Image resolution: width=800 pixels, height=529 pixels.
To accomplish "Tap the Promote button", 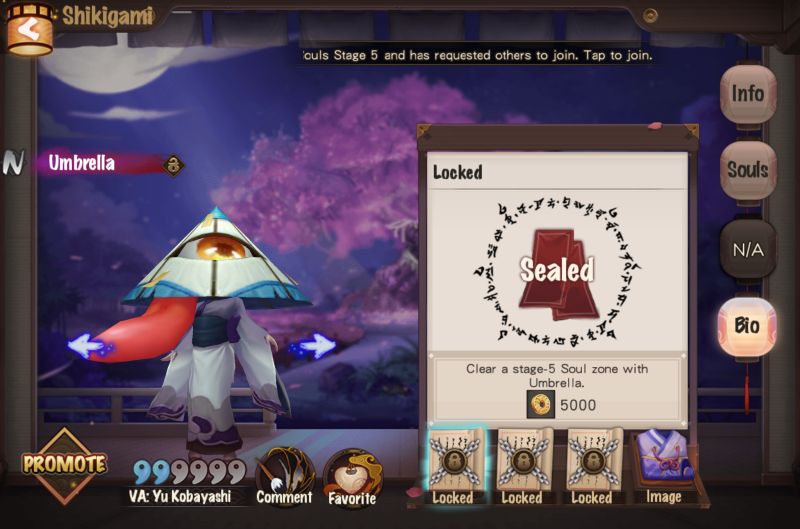I will click(x=64, y=464).
